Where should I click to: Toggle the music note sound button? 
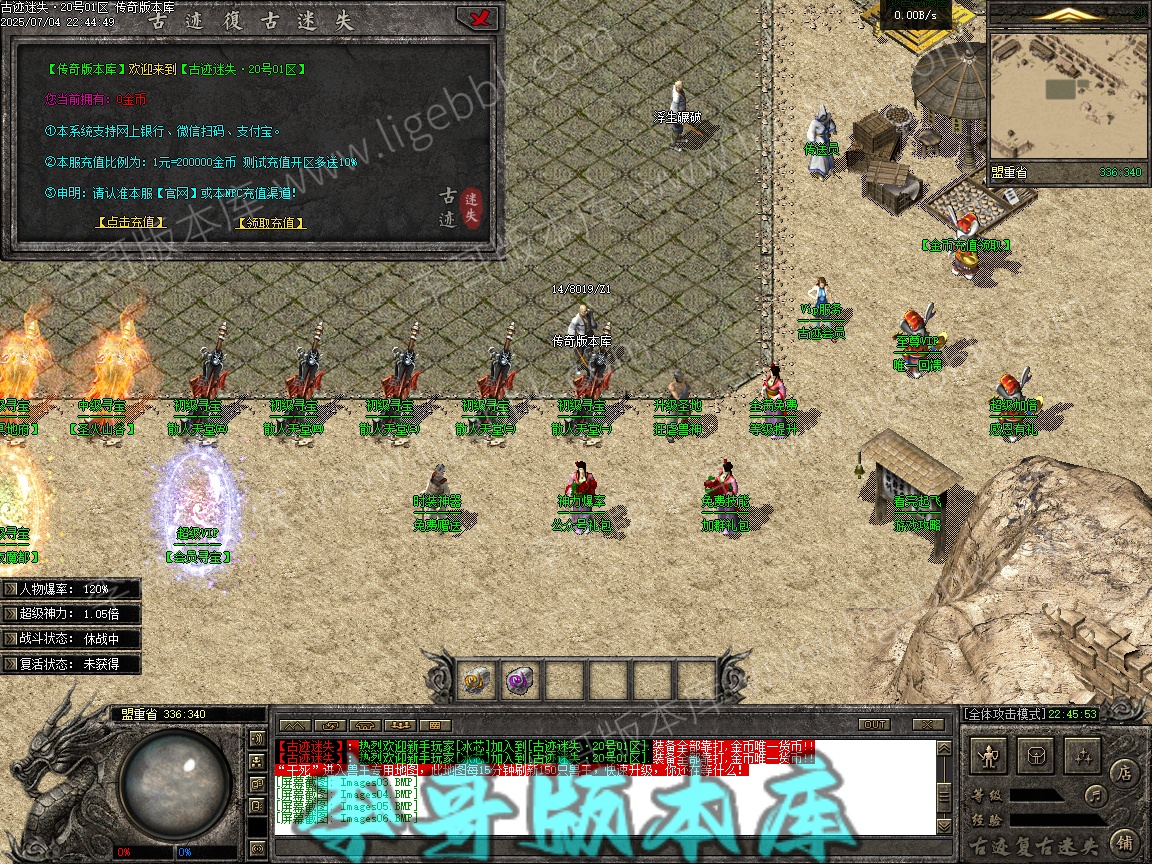click(x=1097, y=796)
